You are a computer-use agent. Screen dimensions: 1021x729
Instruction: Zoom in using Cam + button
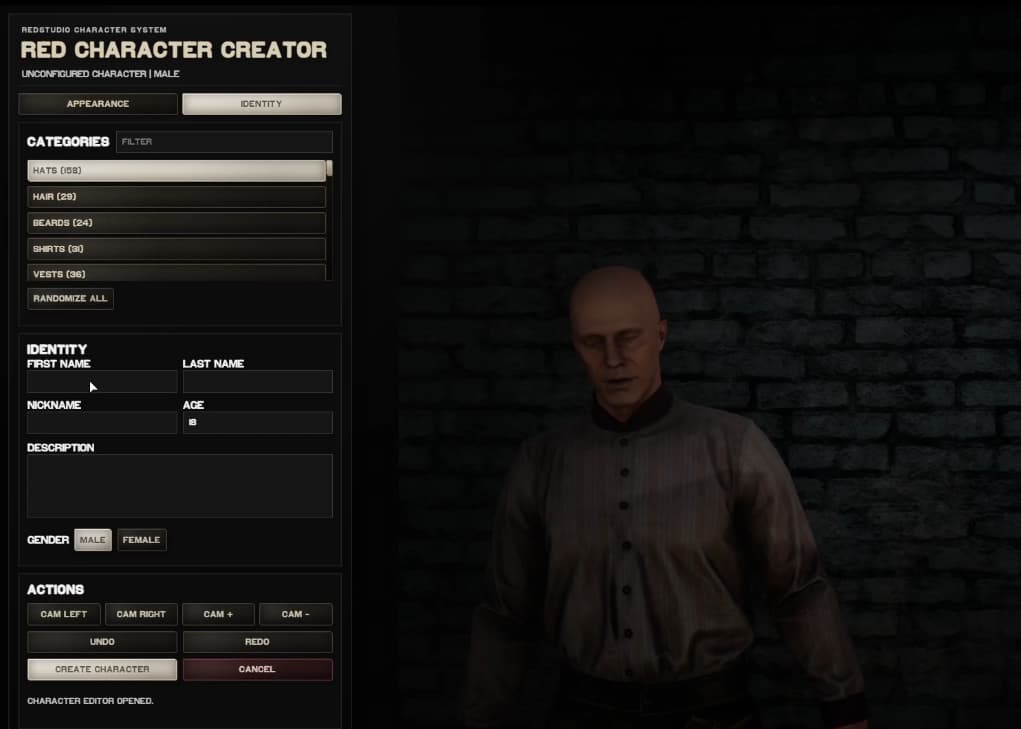(x=218, y=614)
